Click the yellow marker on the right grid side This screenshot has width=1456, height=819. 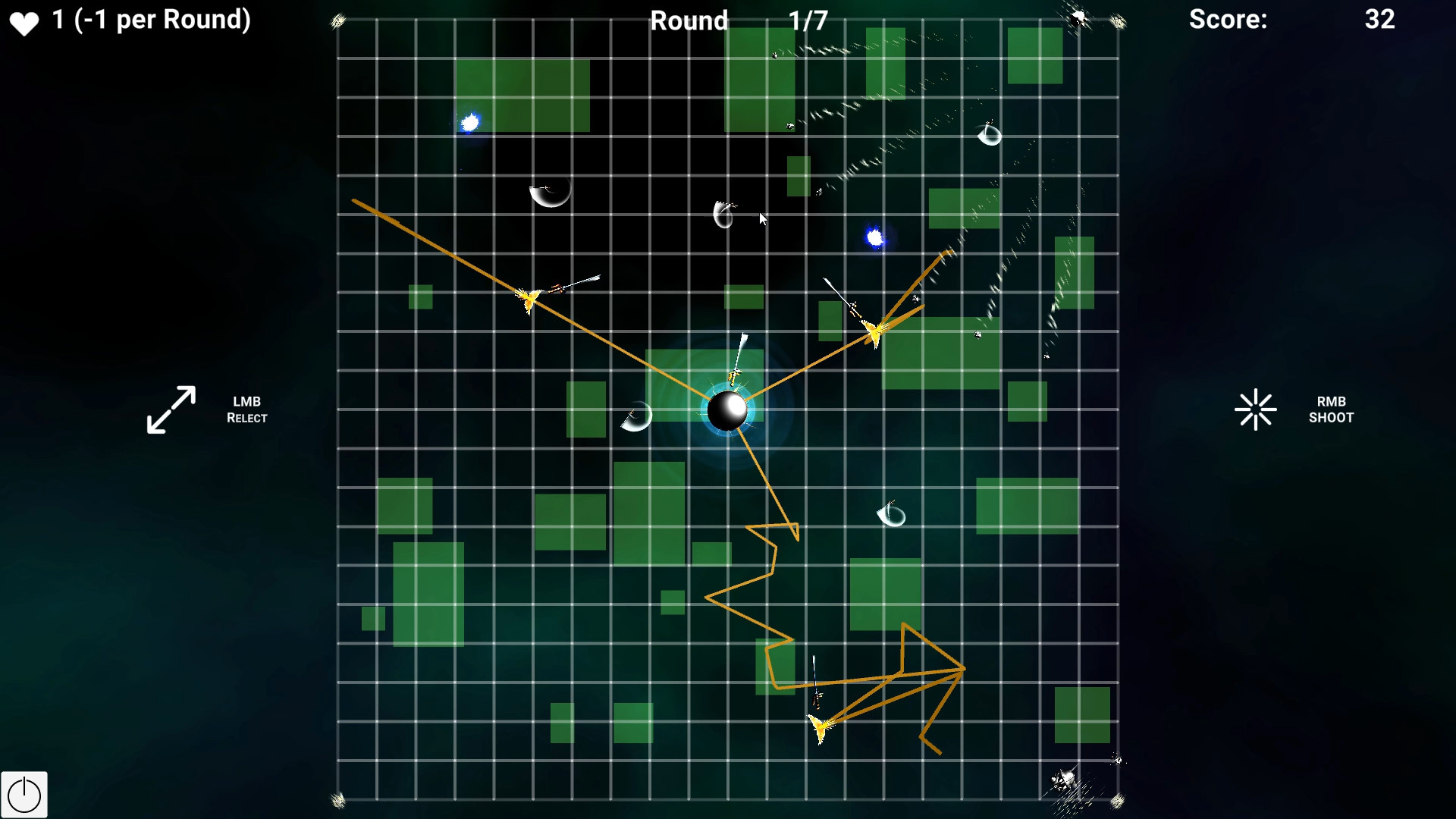point(874,331)
